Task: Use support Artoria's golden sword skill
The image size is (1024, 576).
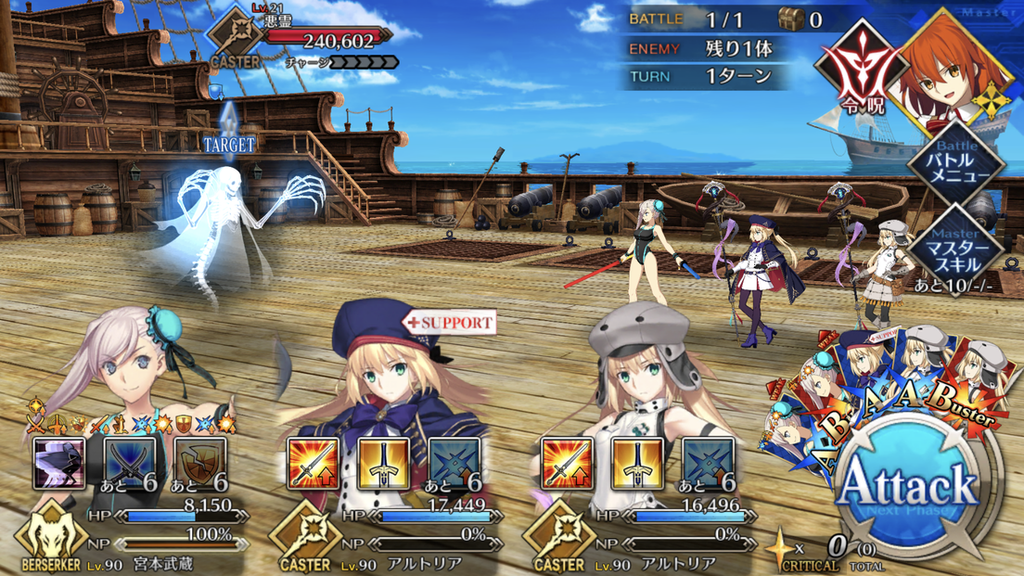Action: pos(383,463)
